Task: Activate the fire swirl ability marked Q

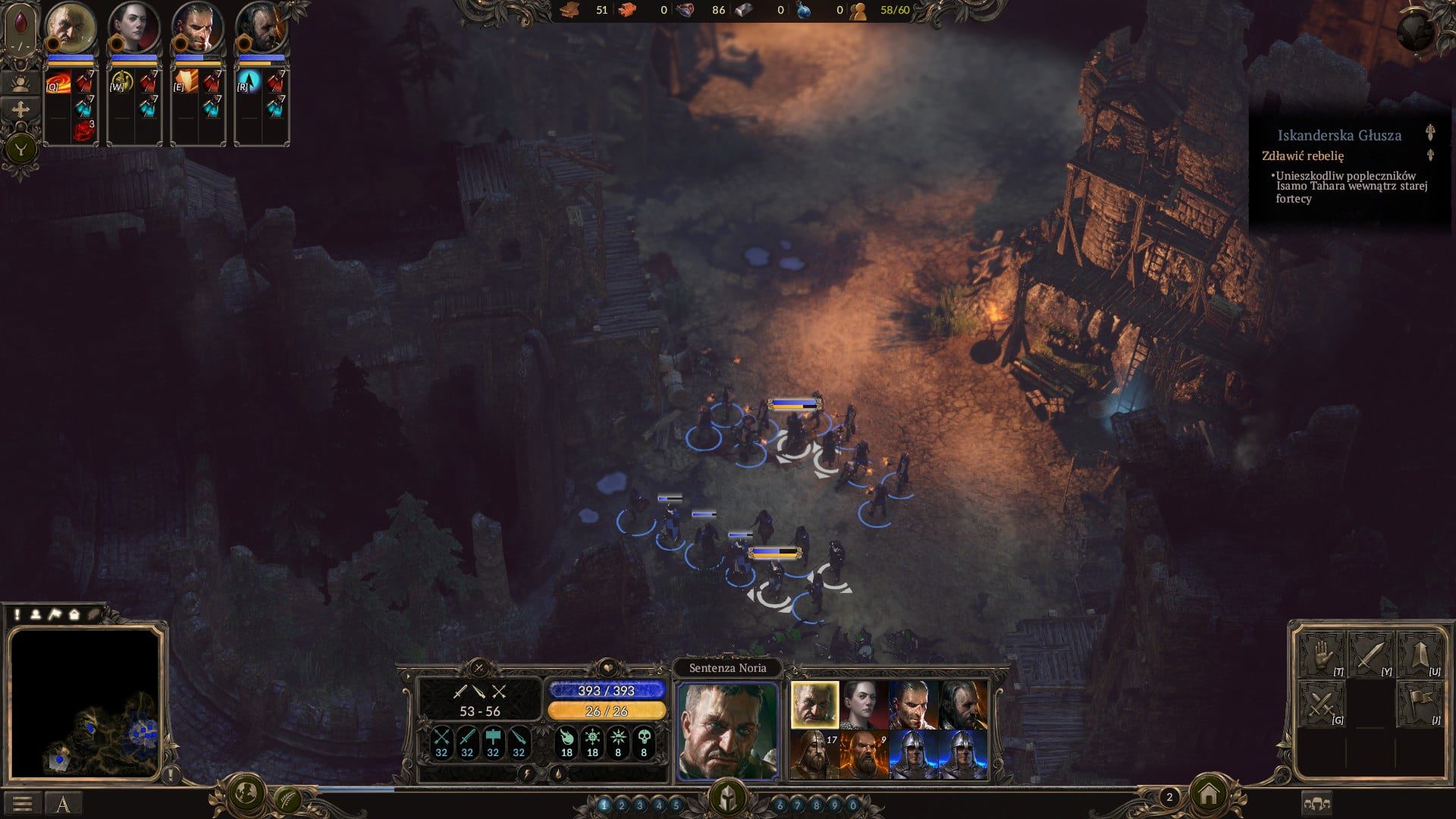Action: pos(58,82)
